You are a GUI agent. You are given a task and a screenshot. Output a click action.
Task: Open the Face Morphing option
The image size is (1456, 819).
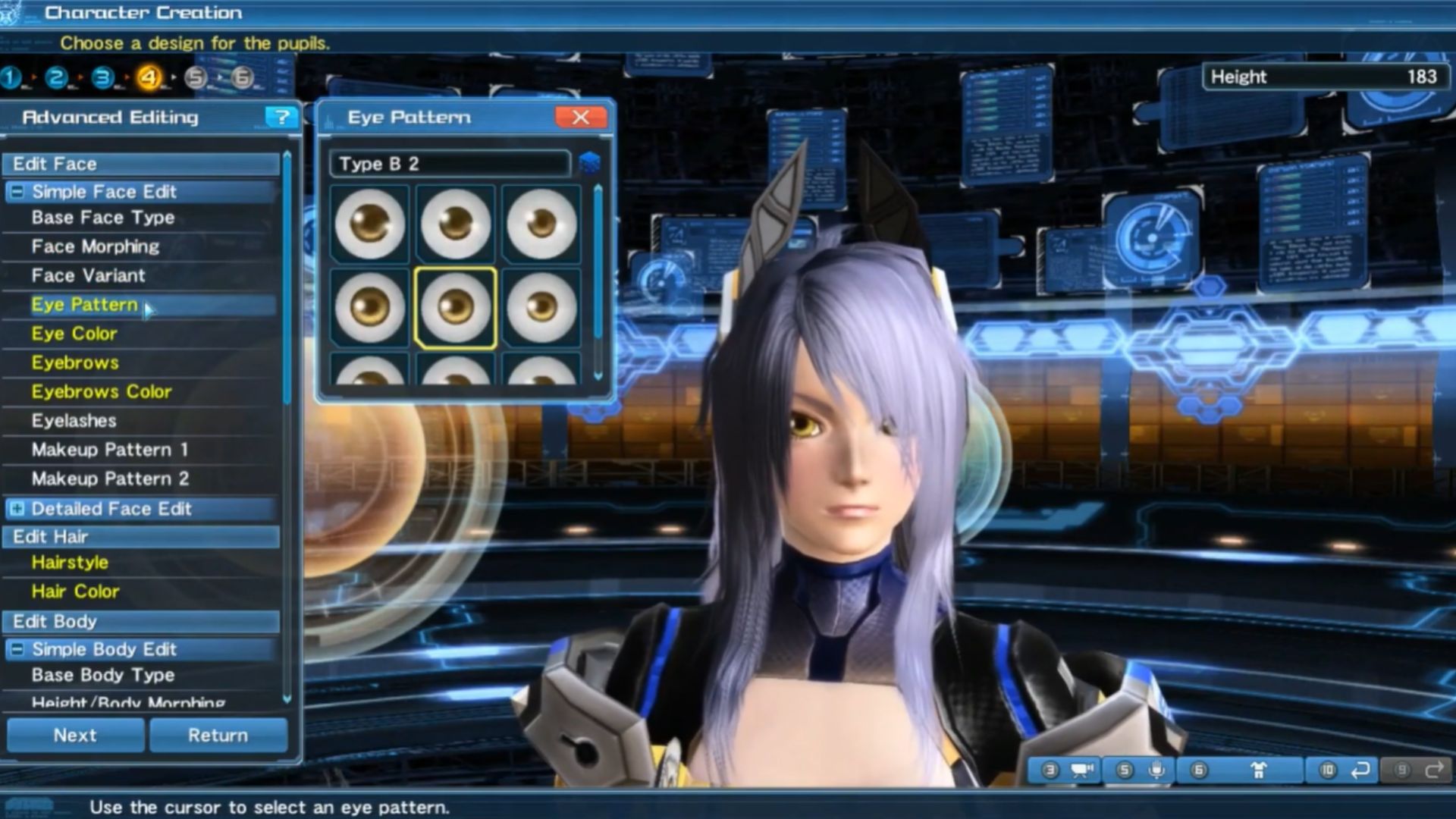point(96,246)
